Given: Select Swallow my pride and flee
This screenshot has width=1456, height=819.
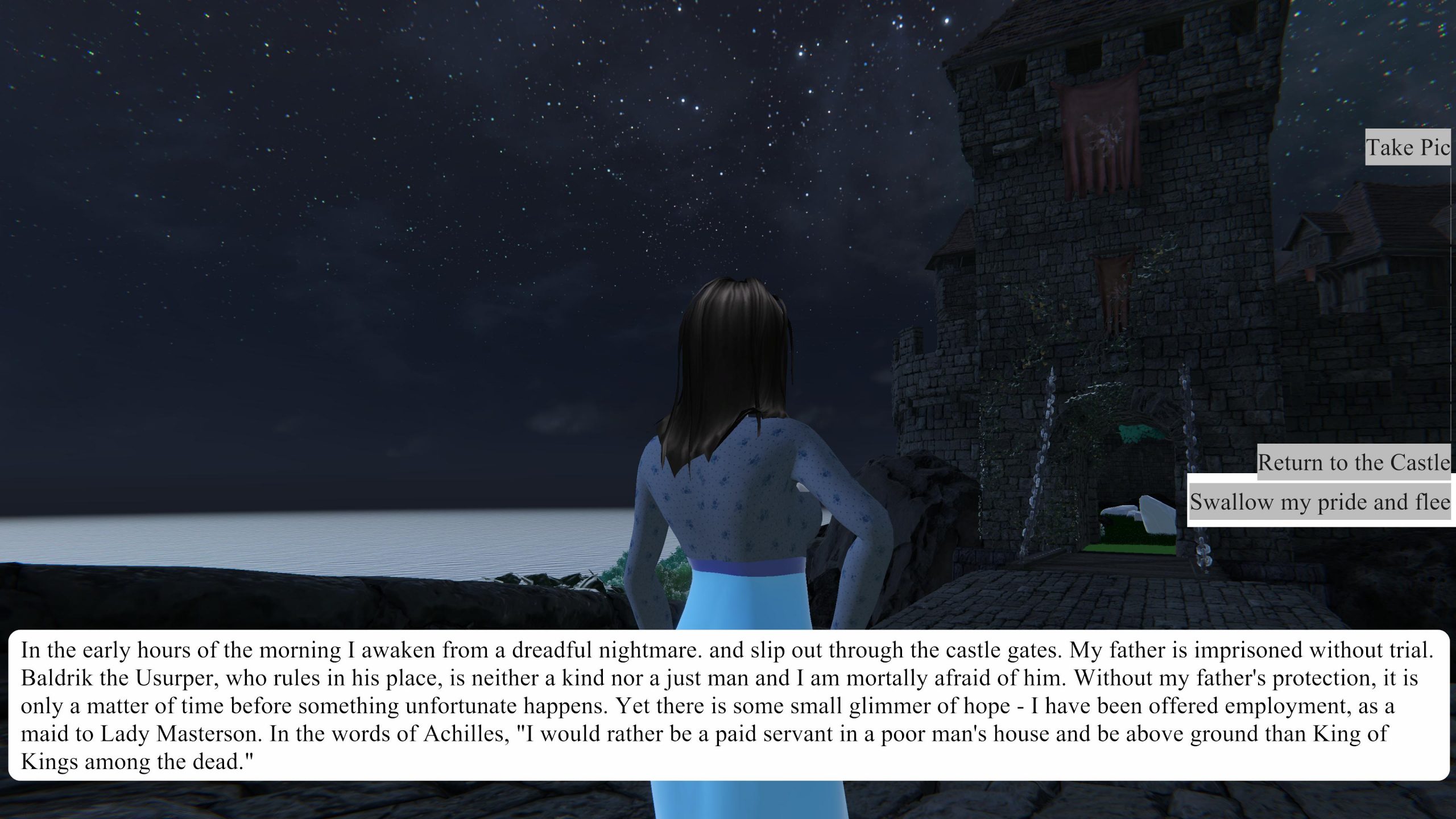Looking at the screenshot, I should 1319,502.
